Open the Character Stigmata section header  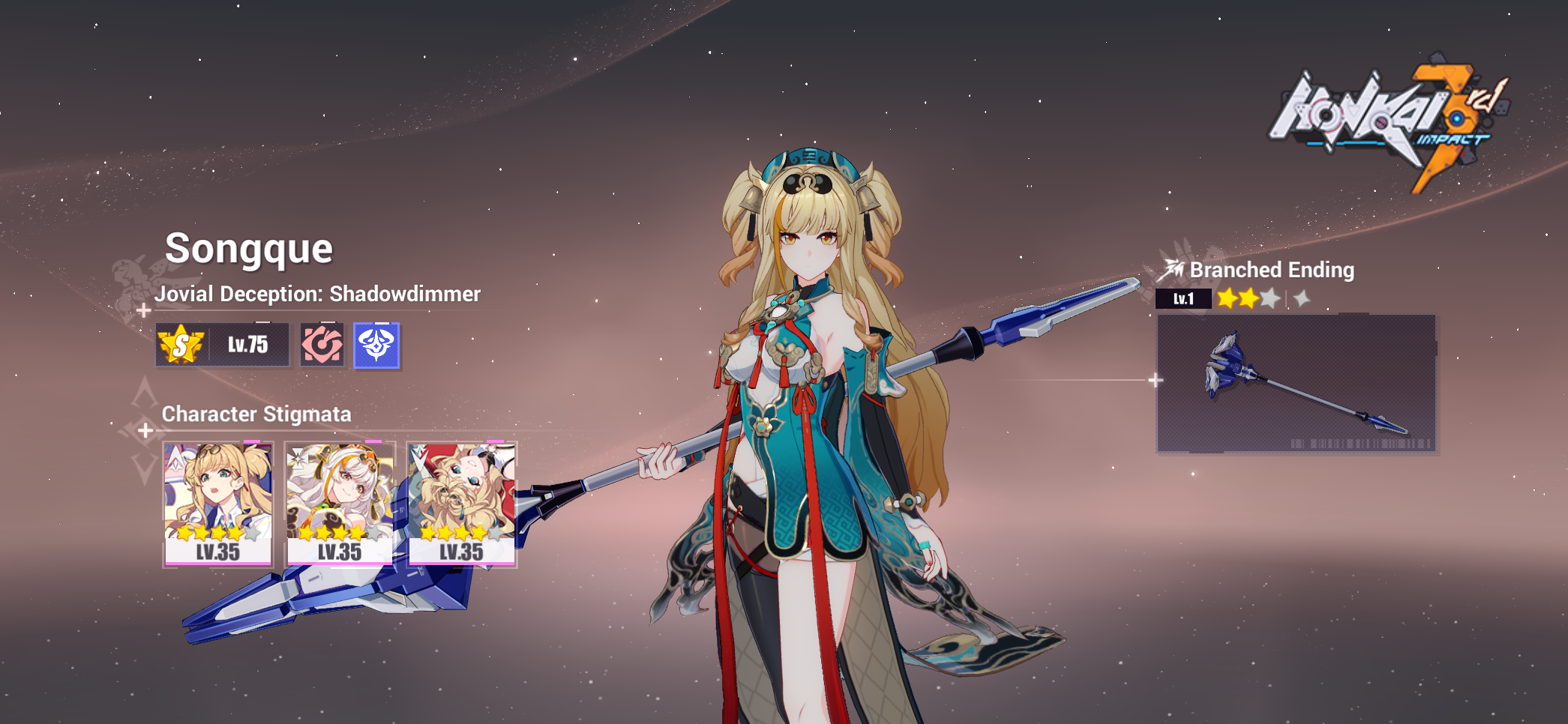click(257, 414)
